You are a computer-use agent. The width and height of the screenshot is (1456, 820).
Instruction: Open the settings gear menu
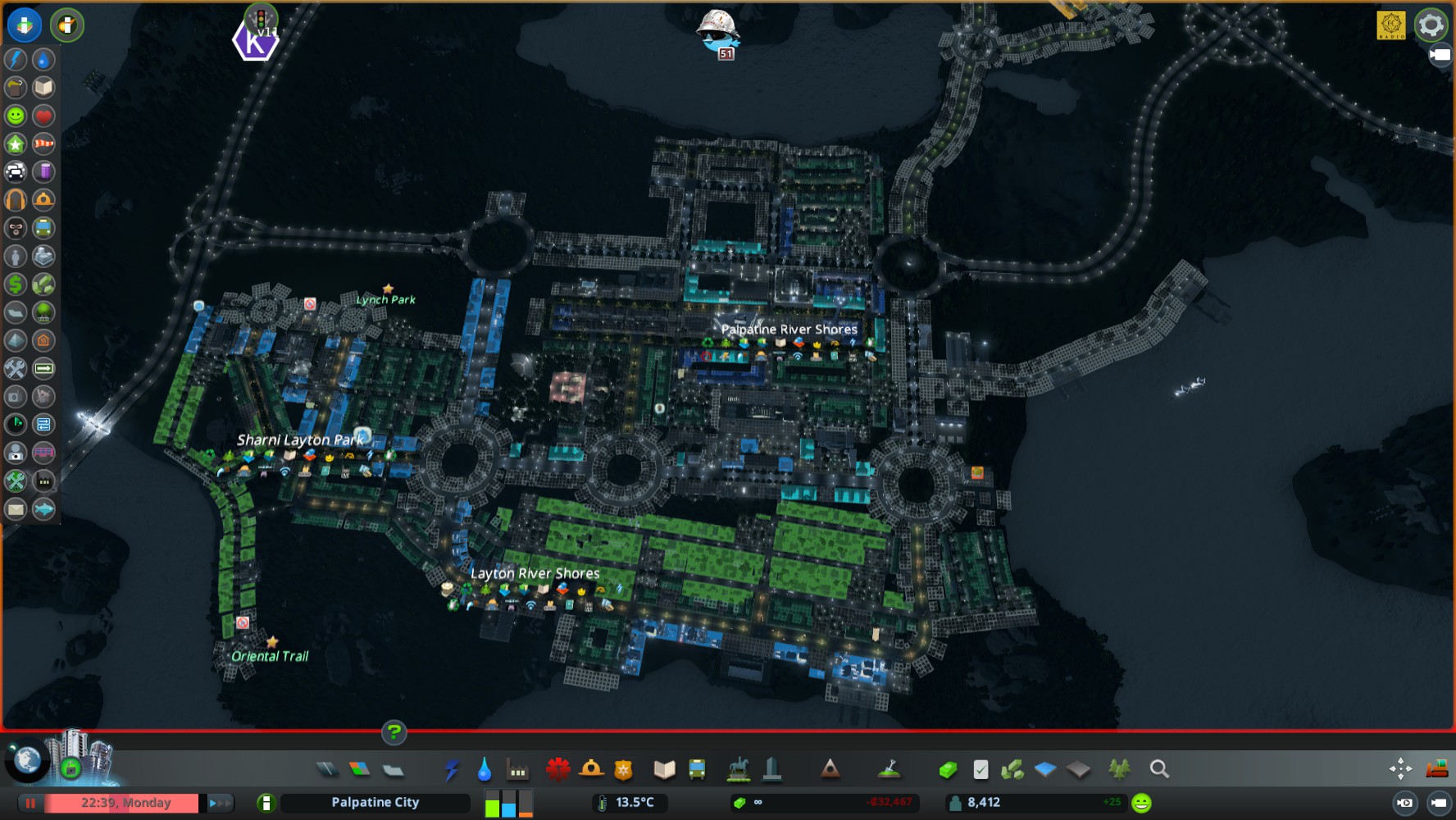click(1431, 25)
